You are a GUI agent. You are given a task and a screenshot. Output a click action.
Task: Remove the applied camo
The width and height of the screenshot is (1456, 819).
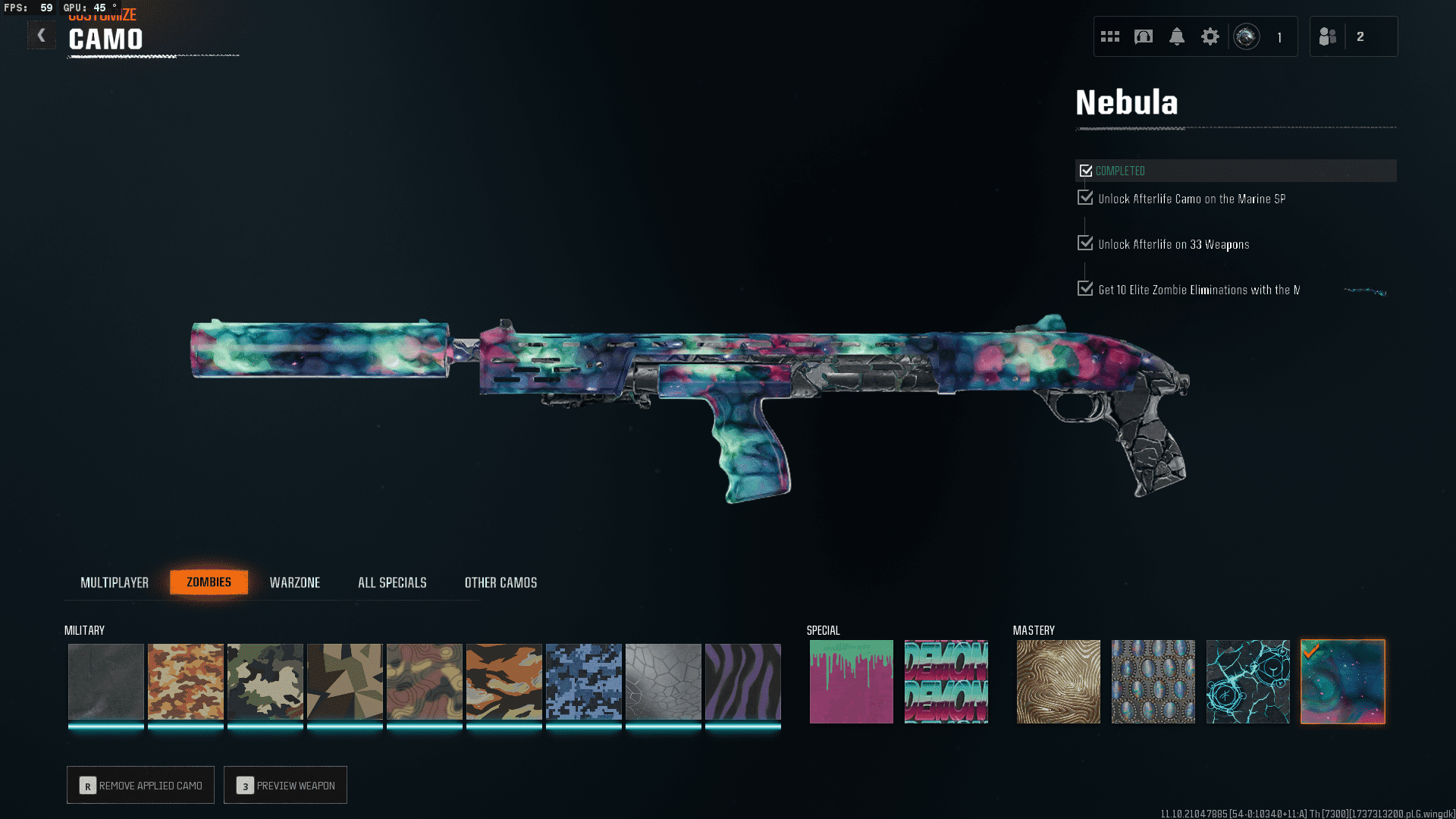click(x=140, y=785)
